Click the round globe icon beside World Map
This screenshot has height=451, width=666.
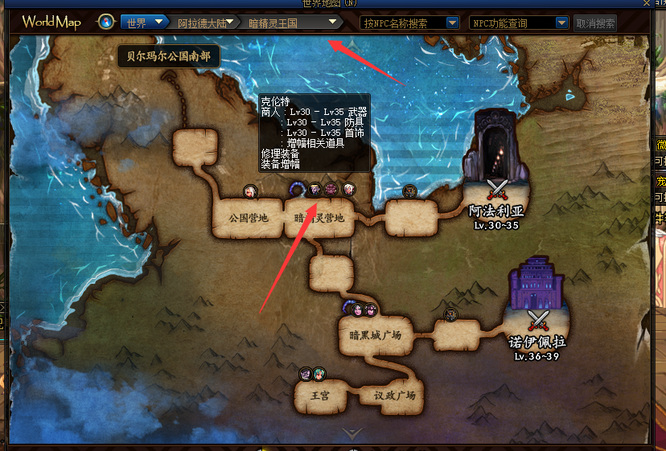(106, 21)
